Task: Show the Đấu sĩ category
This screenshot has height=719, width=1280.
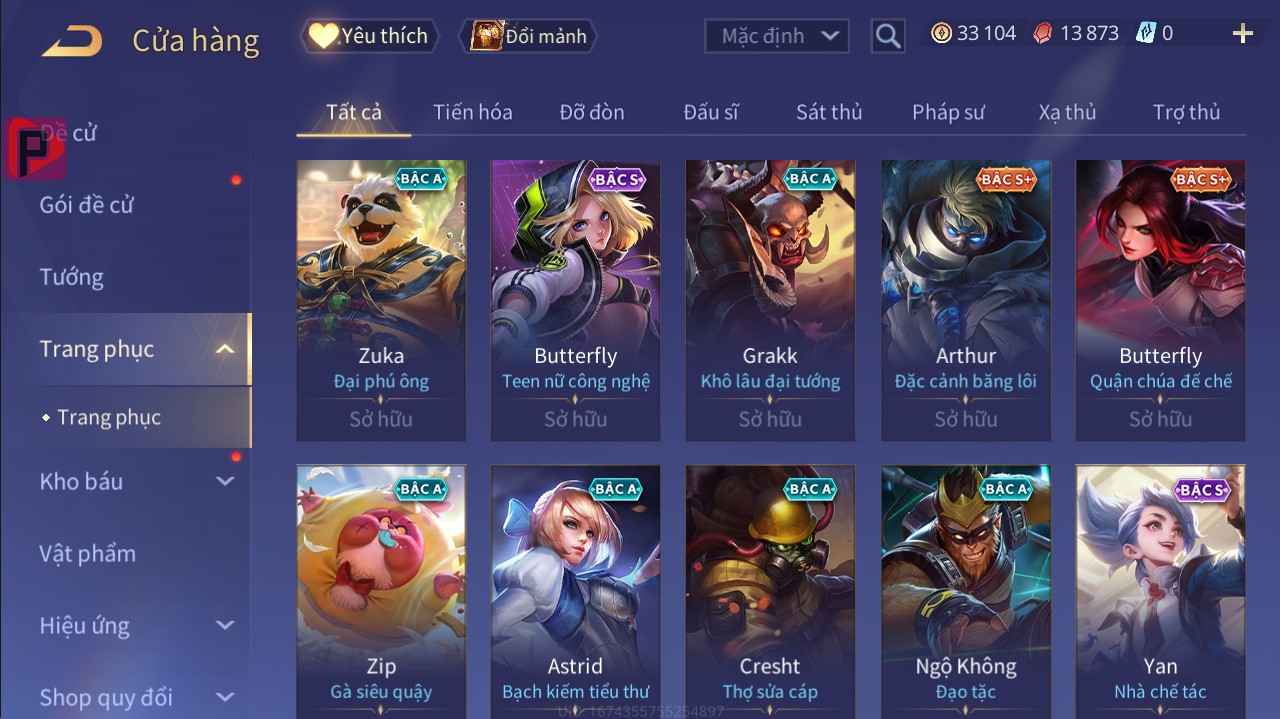Action: click(x=711, y=112)
